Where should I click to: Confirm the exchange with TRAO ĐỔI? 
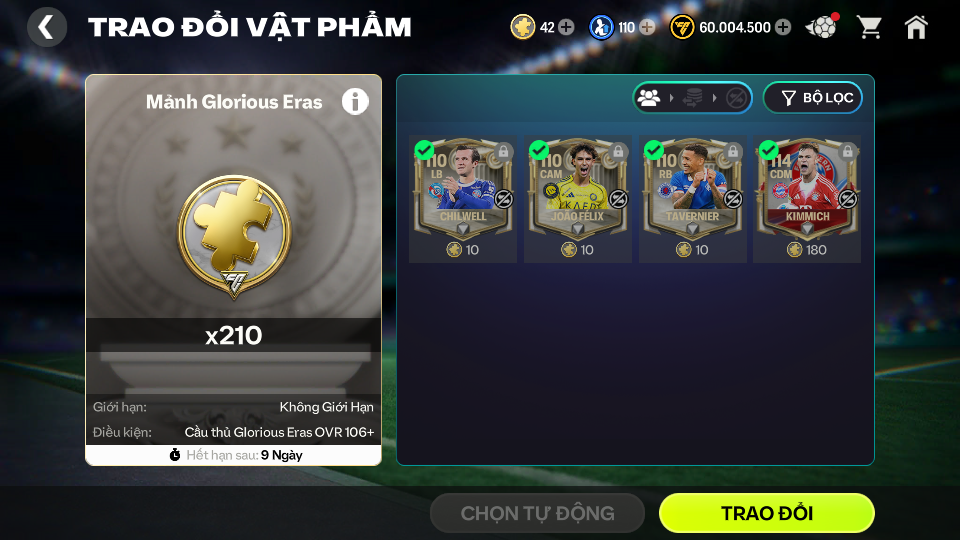(x=766, y=513)
